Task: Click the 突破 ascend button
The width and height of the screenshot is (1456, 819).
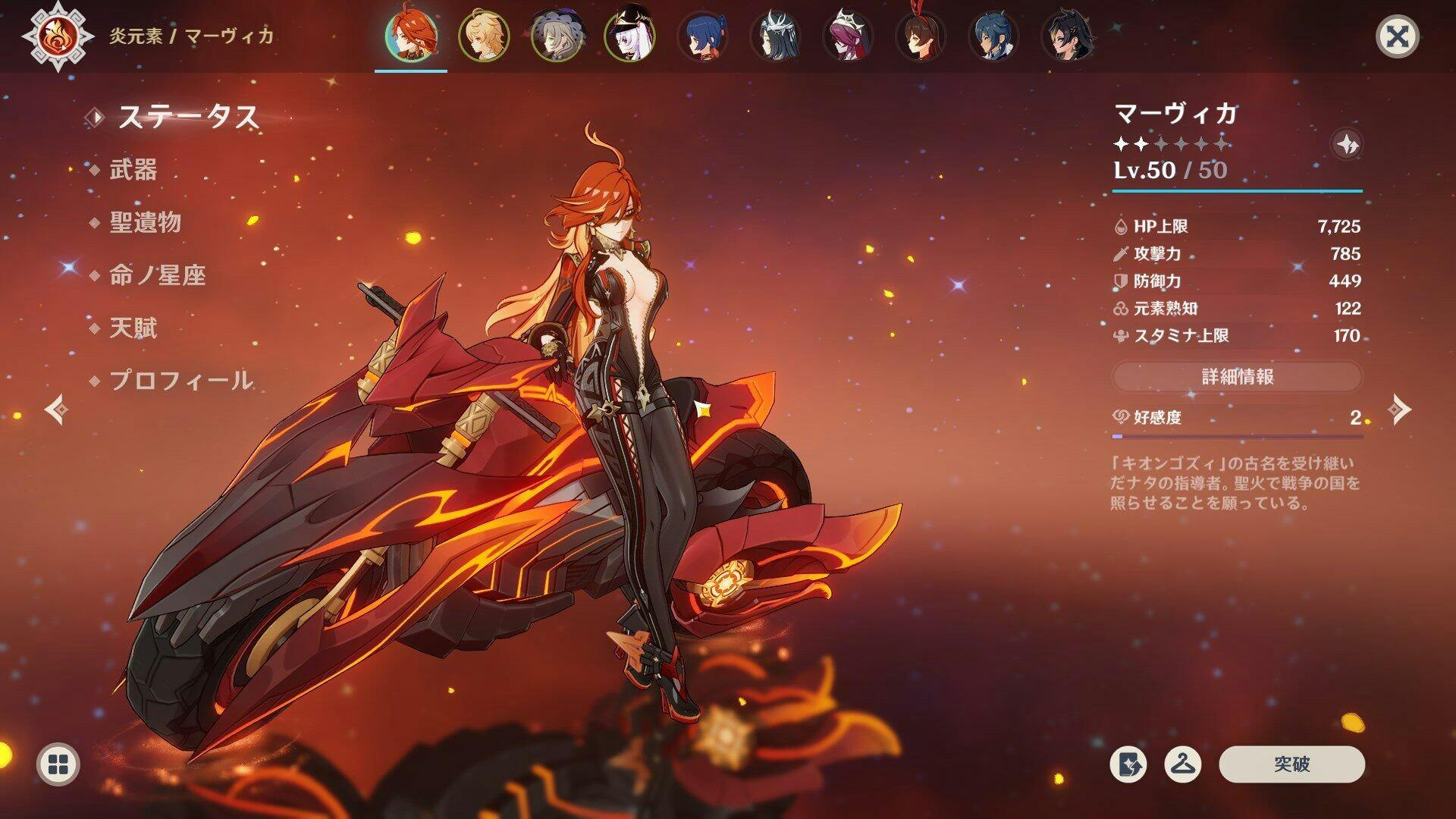Action: click(1291, 764)
